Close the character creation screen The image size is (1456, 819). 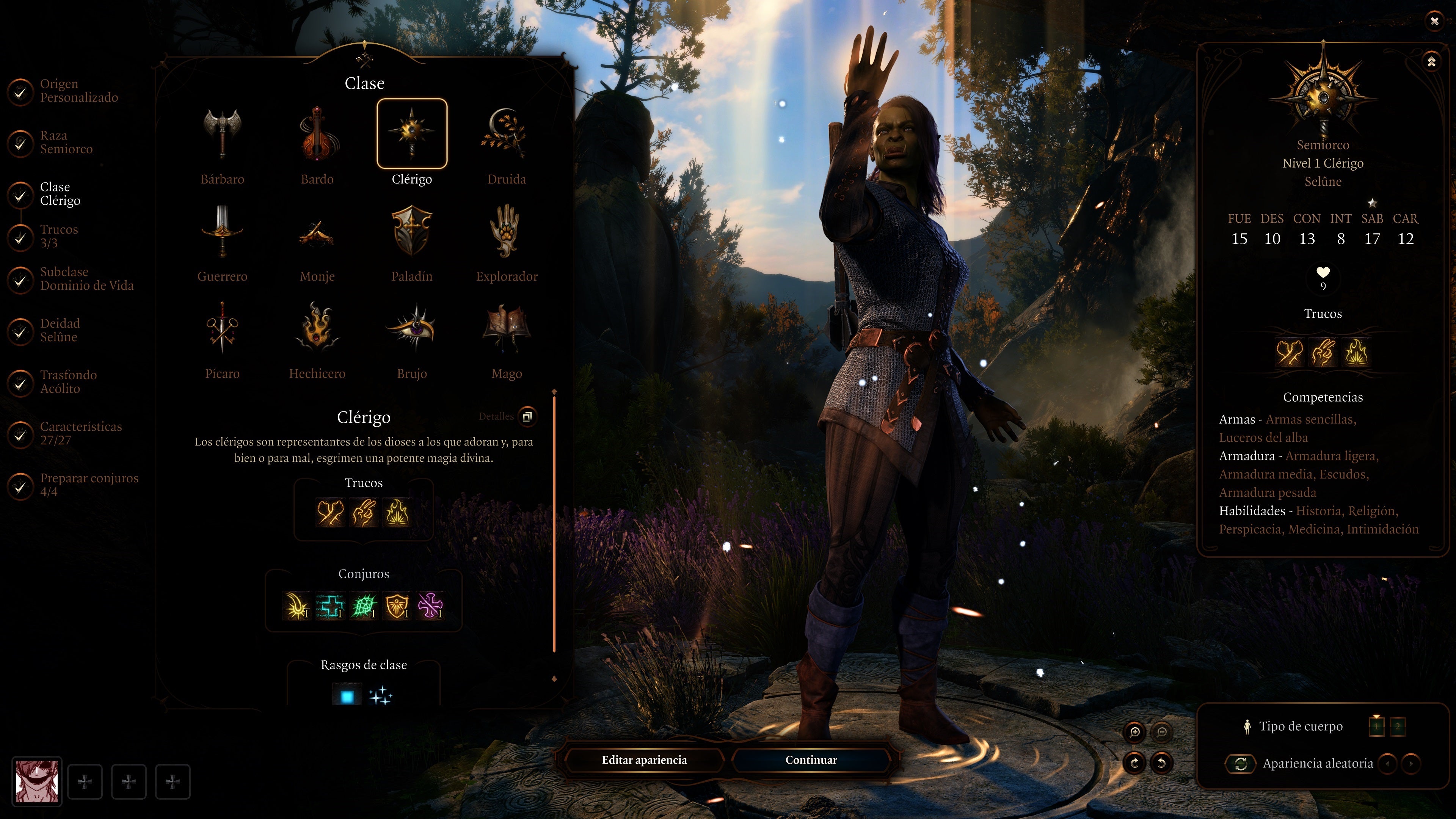[1434, 22]
